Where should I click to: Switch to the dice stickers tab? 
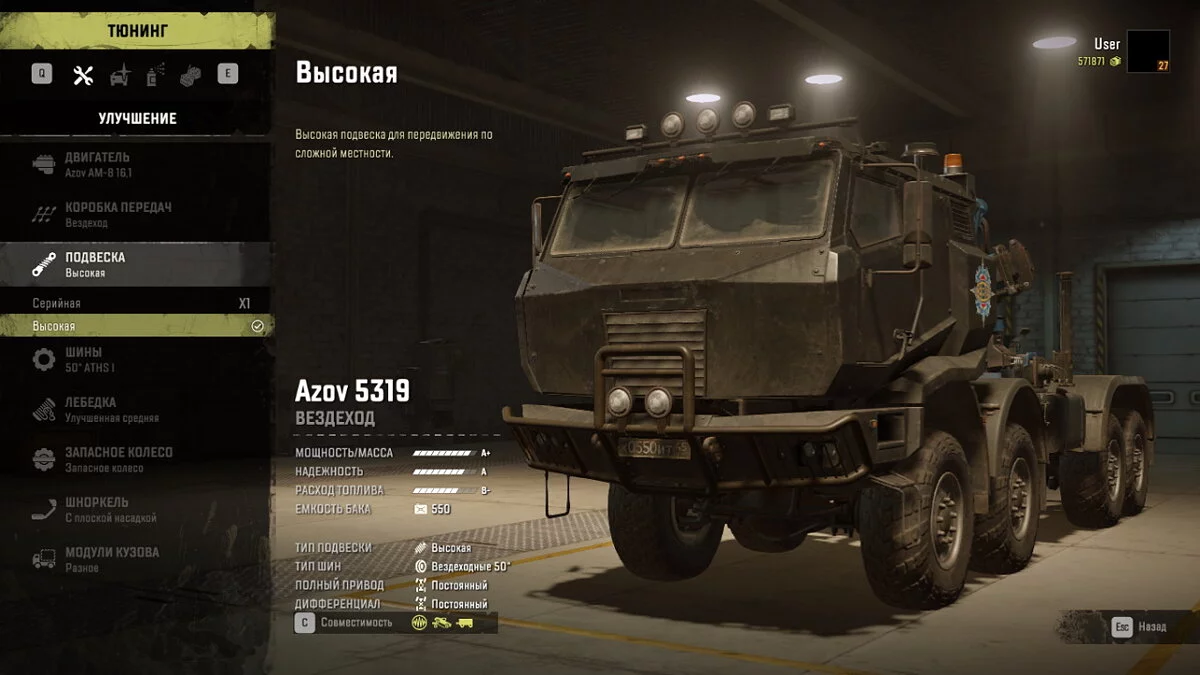click(190, 75)
